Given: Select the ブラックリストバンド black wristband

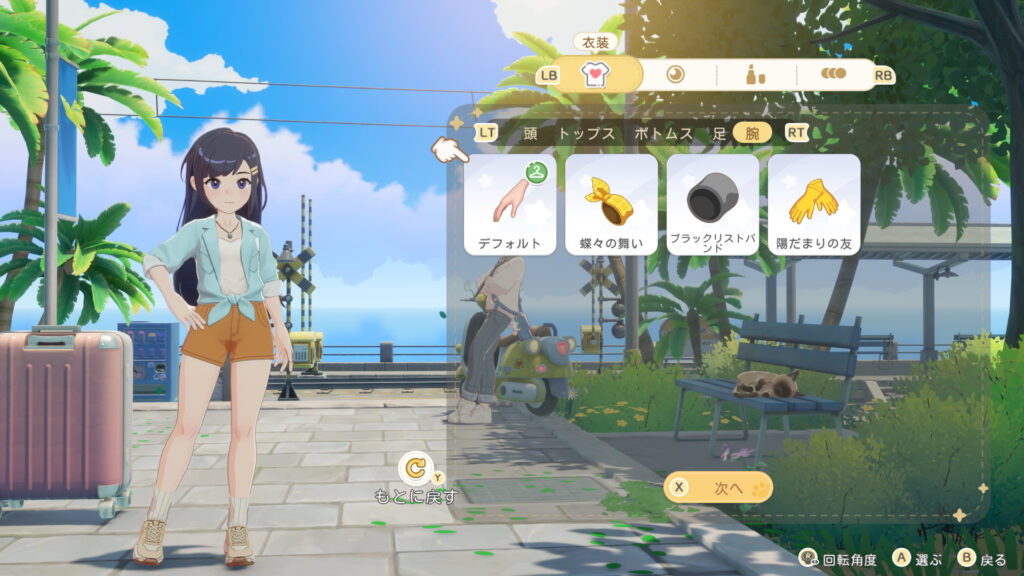Looking at the screenshot, I should [x=712, y=204].
